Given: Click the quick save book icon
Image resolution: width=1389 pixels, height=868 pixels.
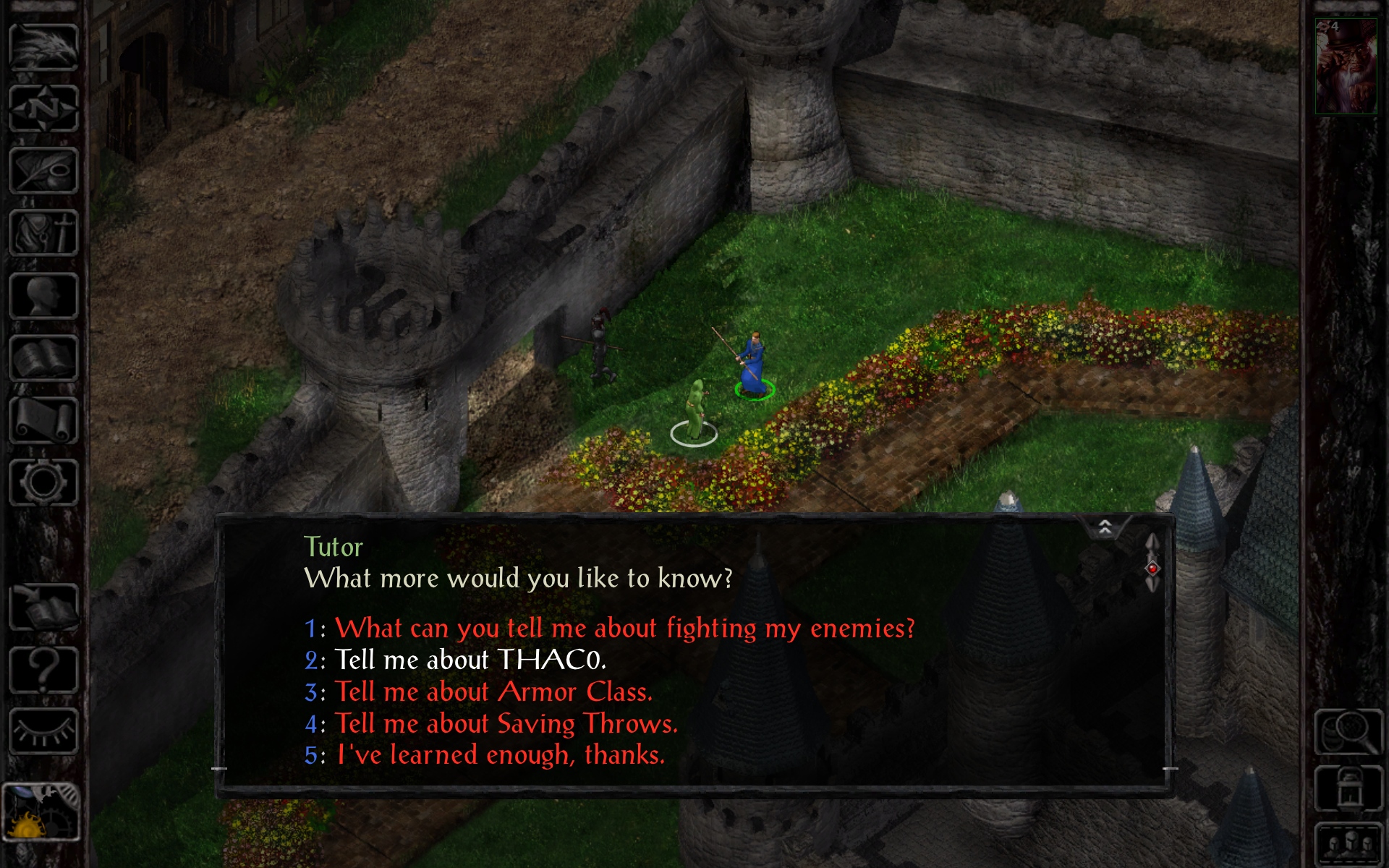Looking at the screenshot, I should pyautogui.click(x=43, y=608).
